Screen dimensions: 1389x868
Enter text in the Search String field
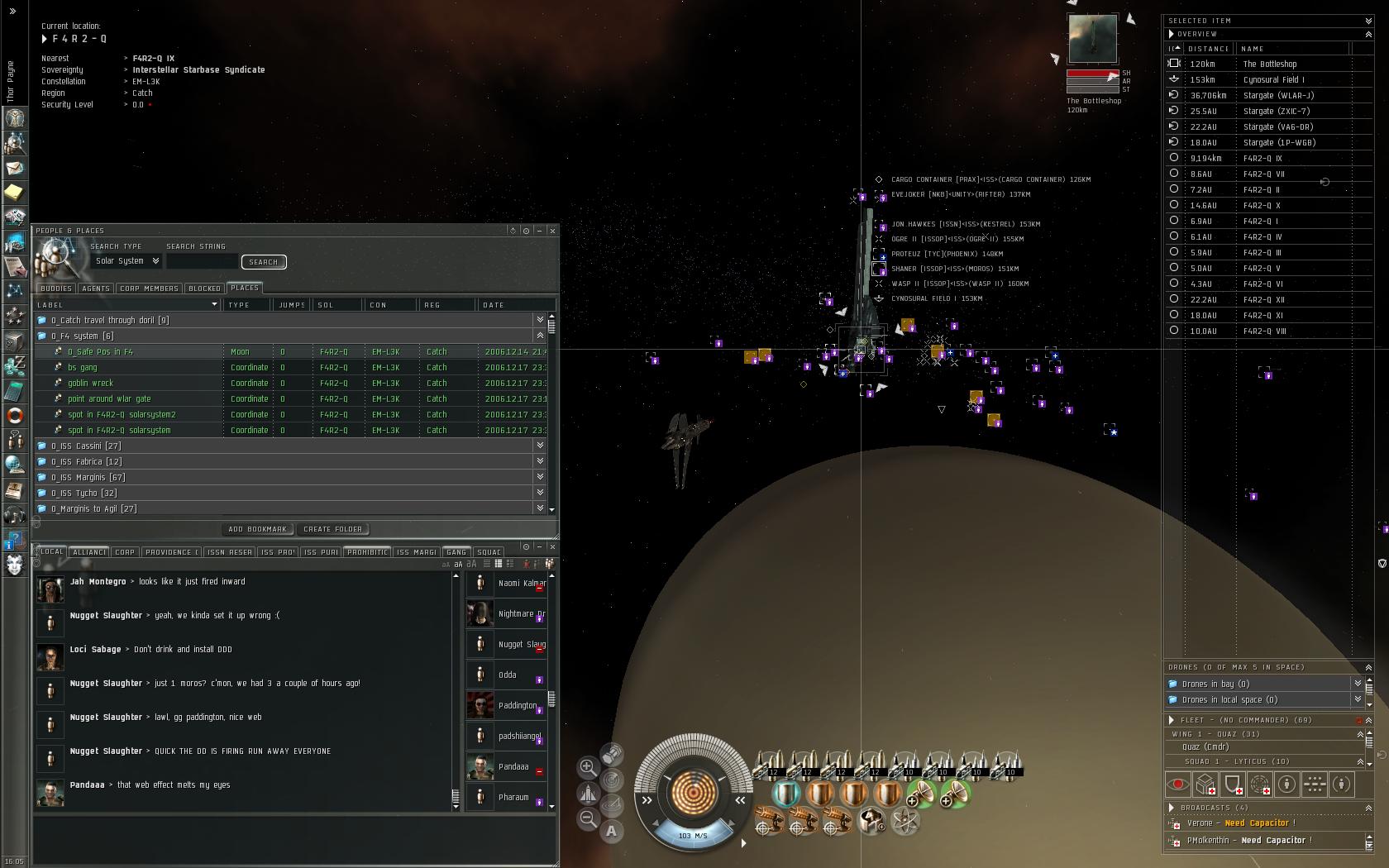[202, 262]
